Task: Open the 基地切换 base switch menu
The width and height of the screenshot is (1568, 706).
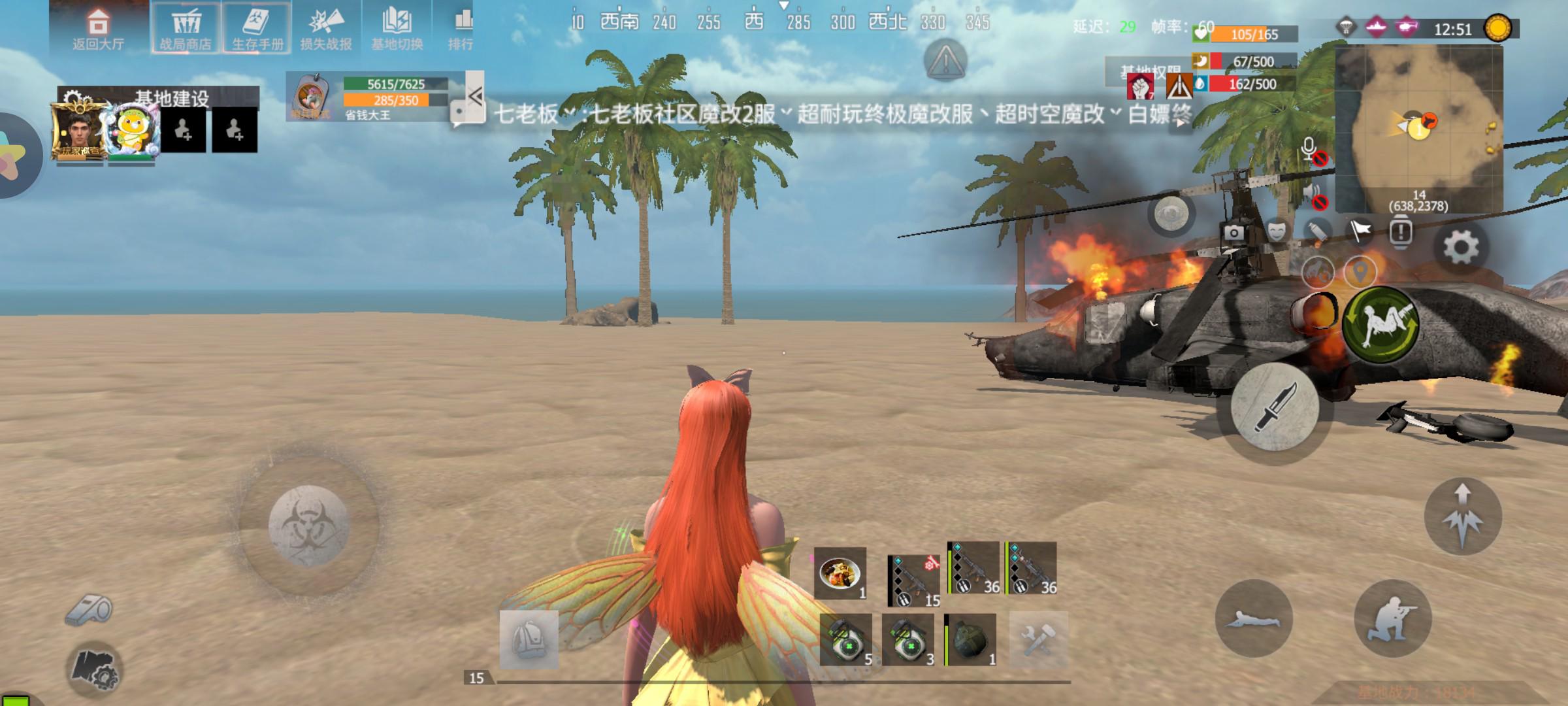Action: click(397, 29)
